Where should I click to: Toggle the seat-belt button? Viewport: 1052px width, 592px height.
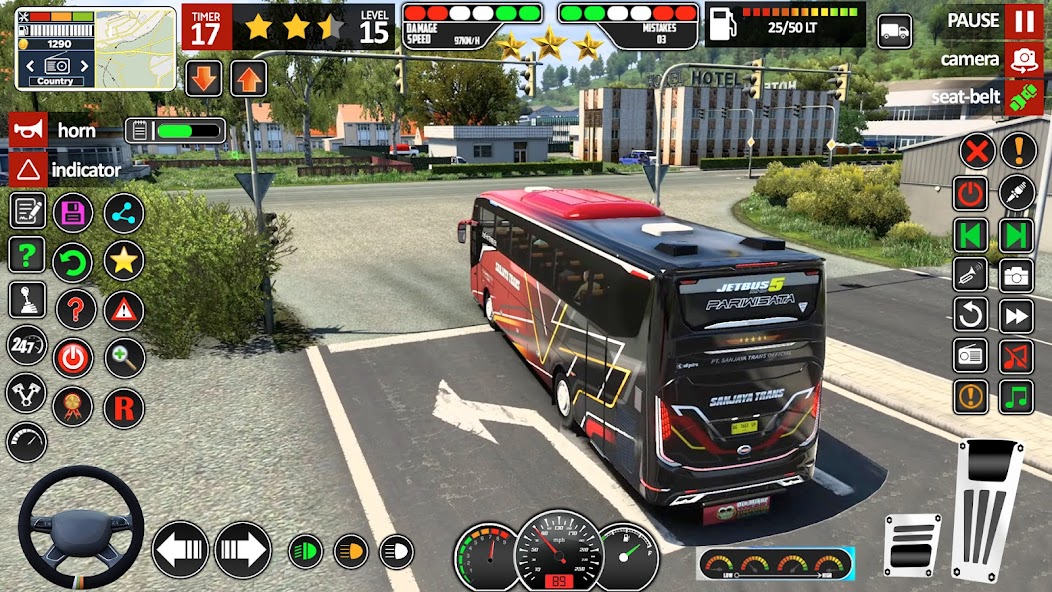pyautogui.click(x=1022, y=96)
